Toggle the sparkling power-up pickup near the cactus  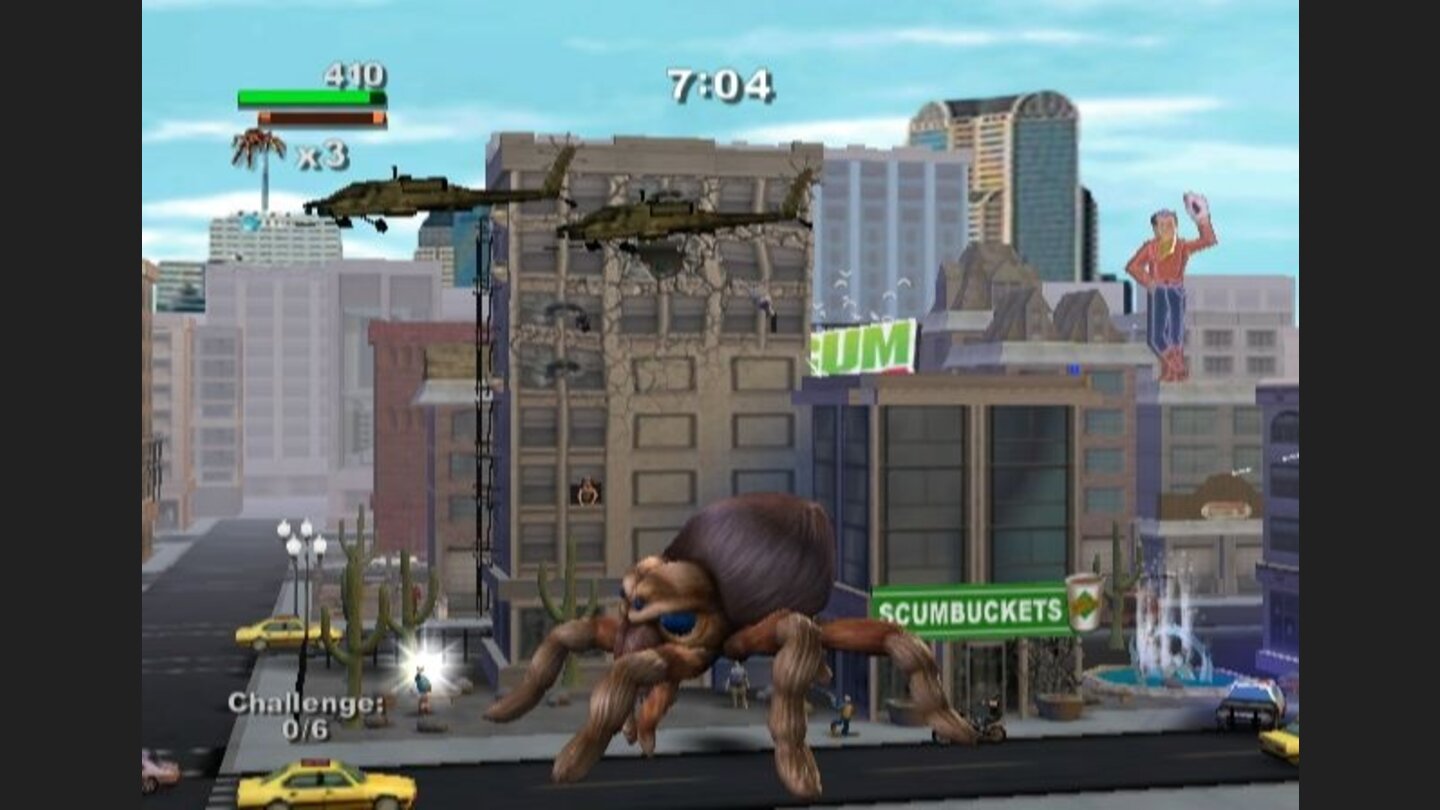coord(428,655)
